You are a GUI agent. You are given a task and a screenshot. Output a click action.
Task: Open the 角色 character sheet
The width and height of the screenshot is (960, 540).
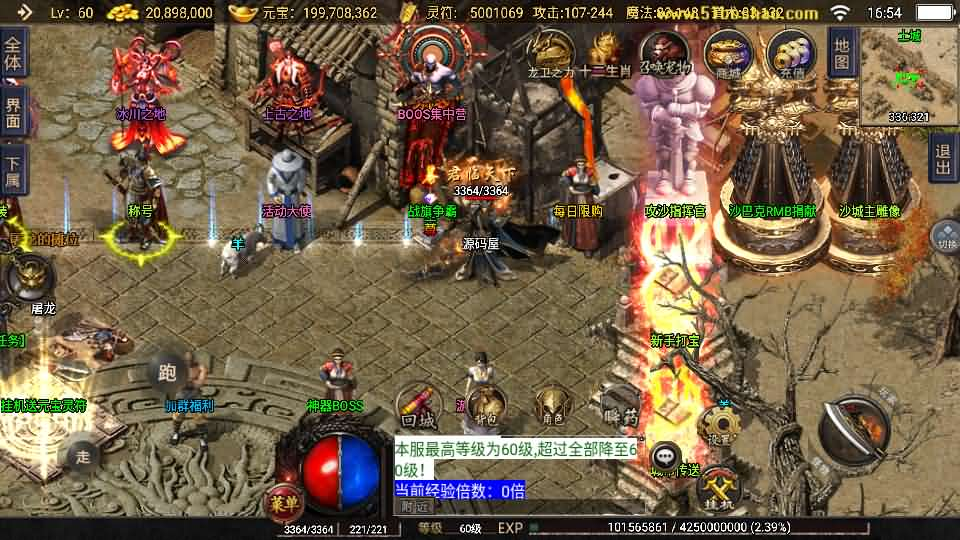click(551, 403)
